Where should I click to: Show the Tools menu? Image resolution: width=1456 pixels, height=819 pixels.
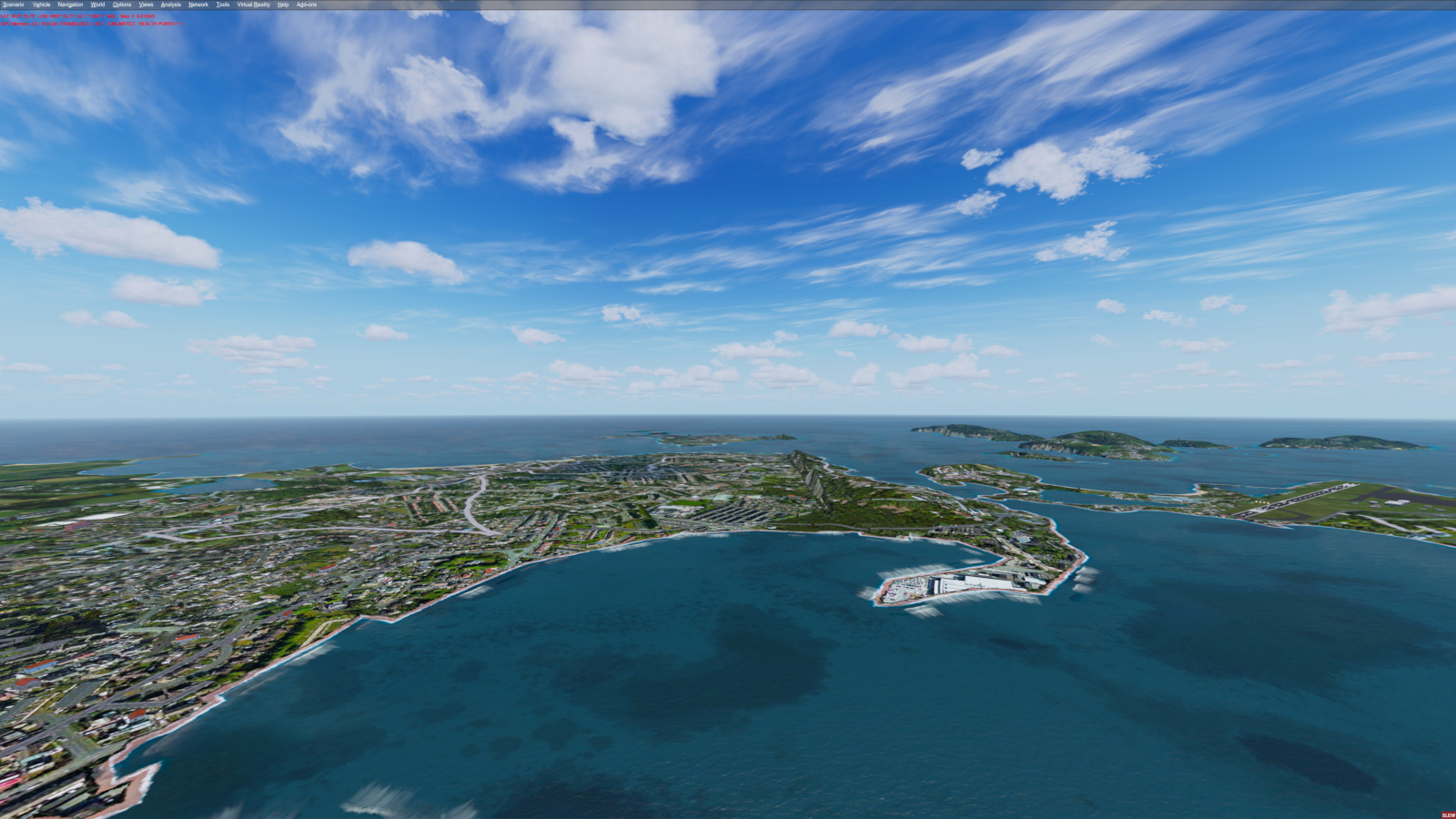click(x=223, y=5)
